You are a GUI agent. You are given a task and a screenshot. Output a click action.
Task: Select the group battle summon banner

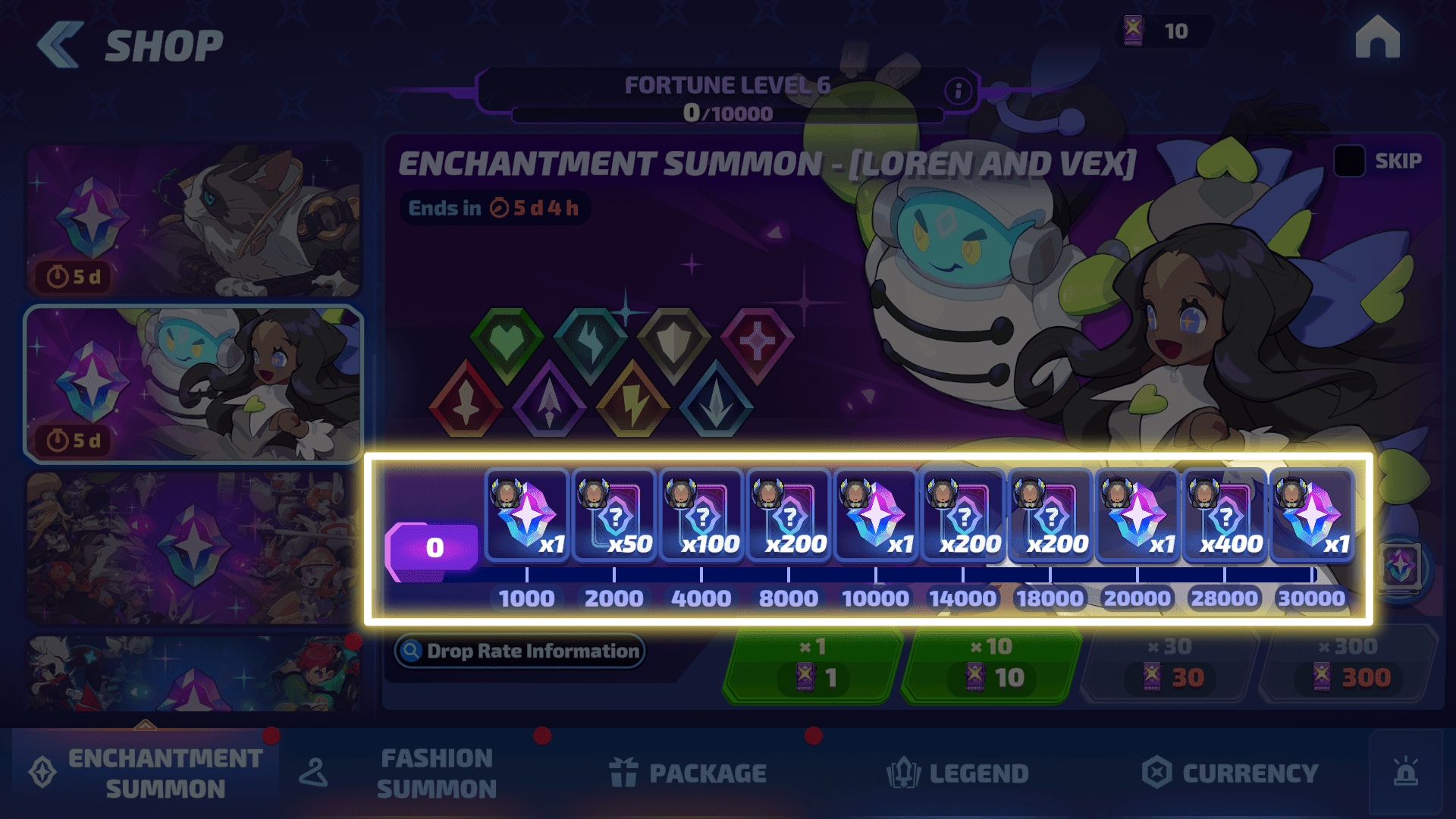194,548
